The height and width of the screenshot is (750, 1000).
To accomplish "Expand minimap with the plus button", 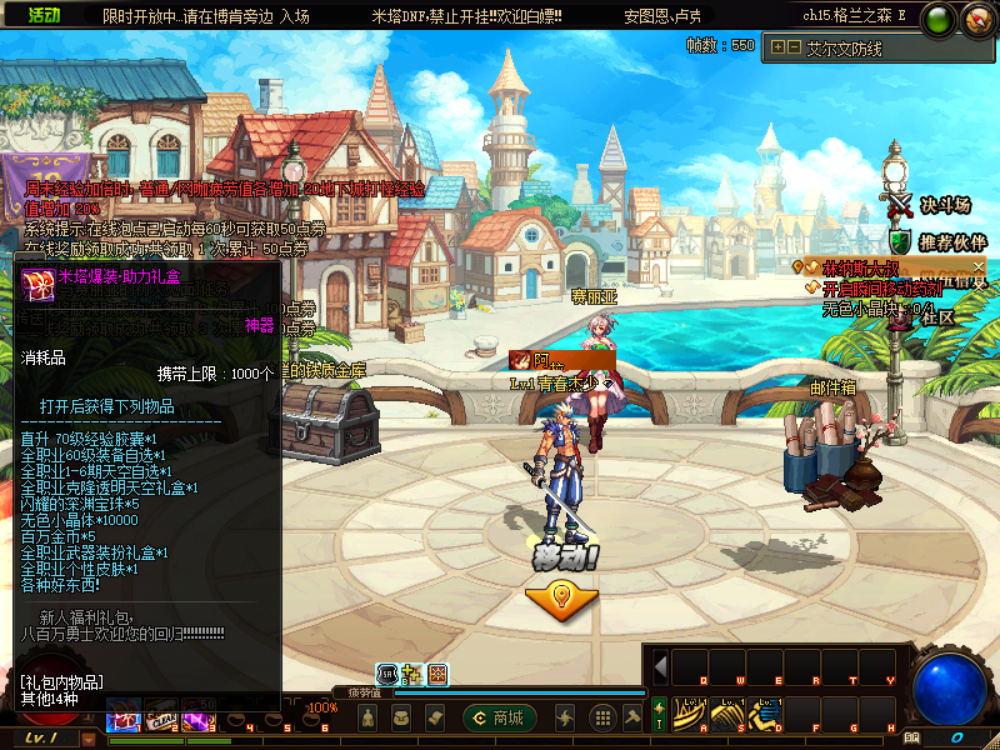I will [x=777, y=47].
